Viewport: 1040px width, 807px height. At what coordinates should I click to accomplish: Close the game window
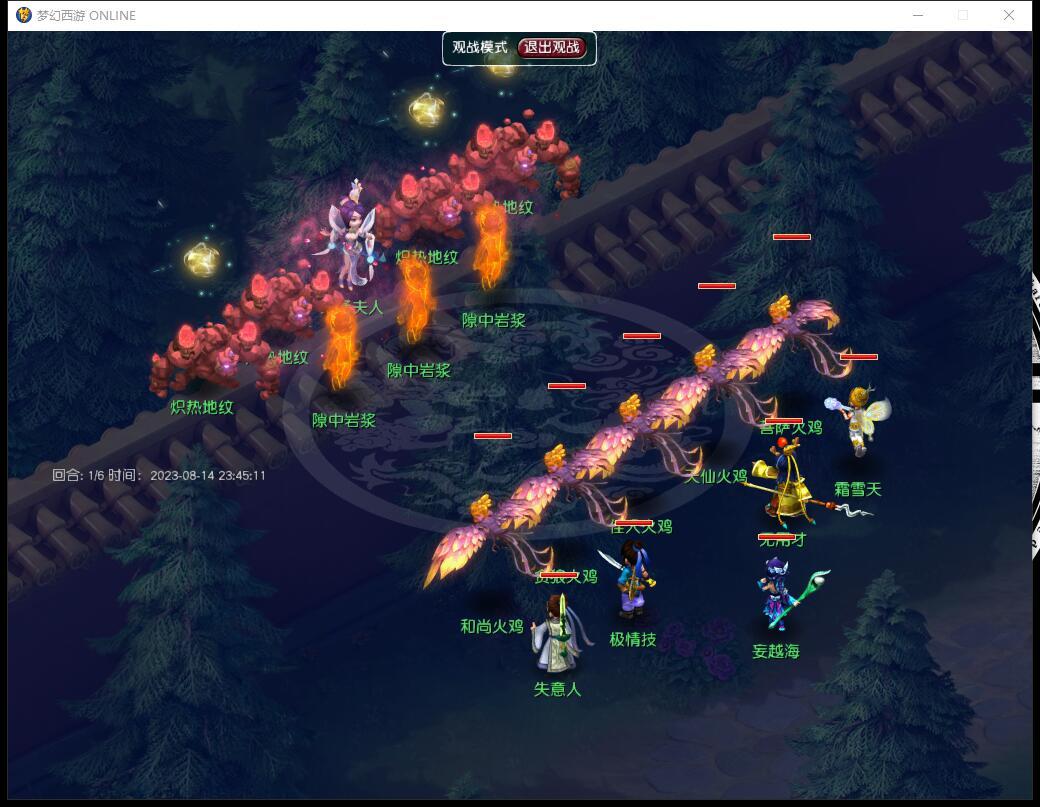click(x=1009, y=15)
